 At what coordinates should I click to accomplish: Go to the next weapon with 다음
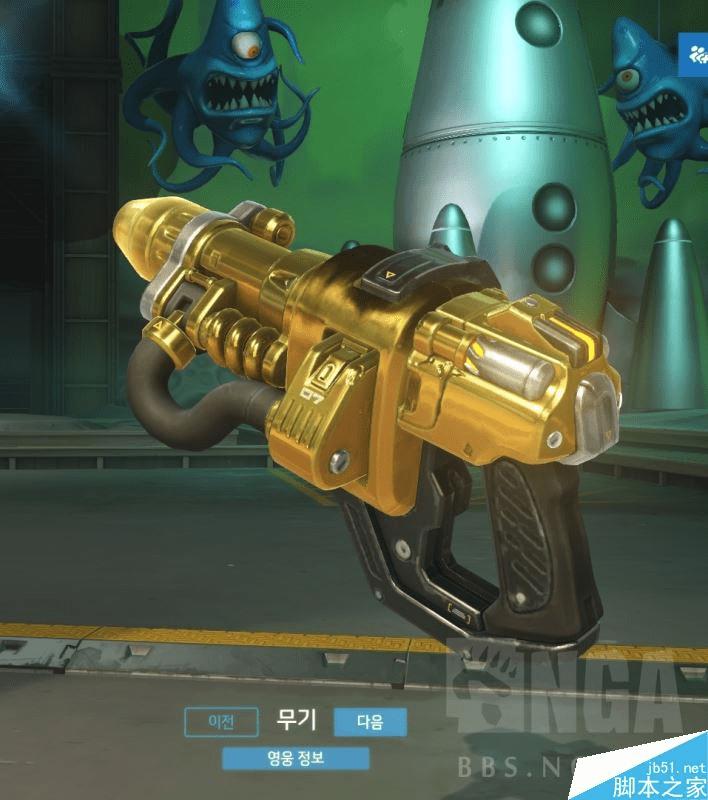click(x=370, y=721)
